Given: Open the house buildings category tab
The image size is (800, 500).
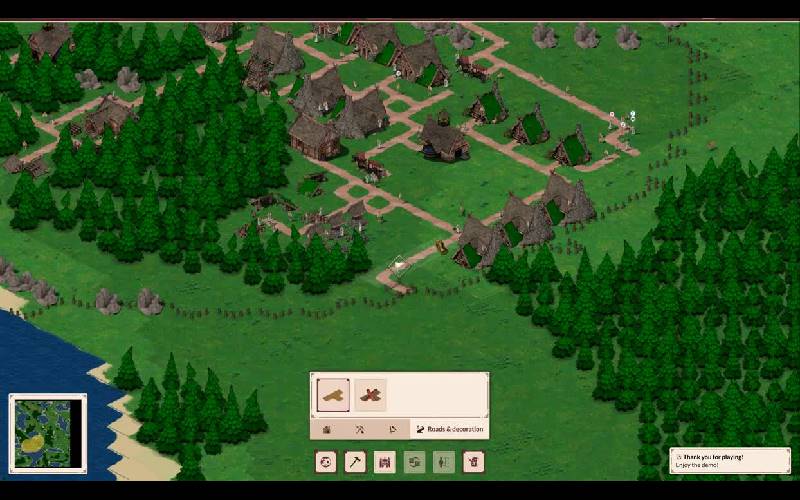Looking at the screenshot, I should point(328,429).
